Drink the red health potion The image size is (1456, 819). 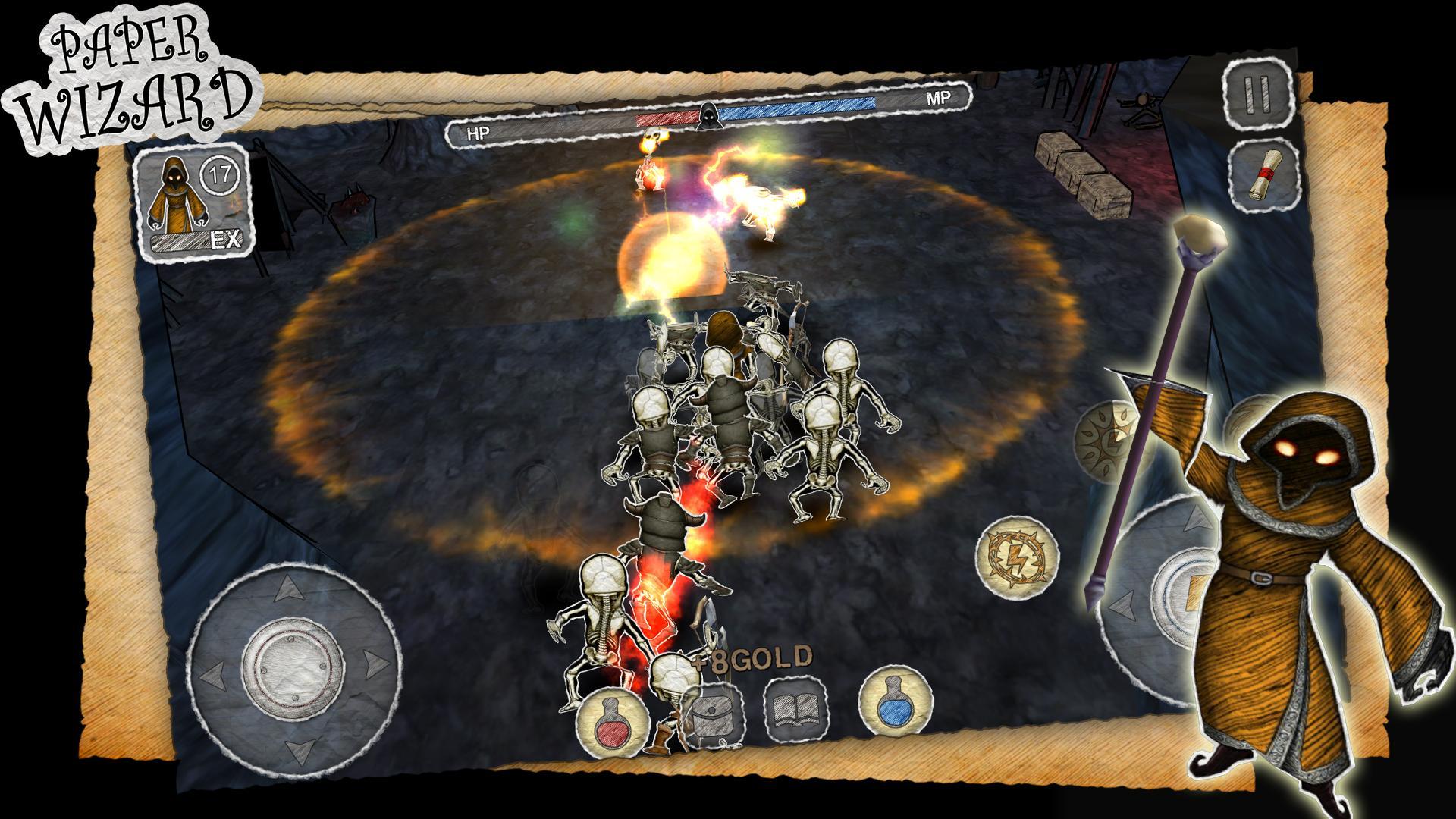tap(612, 721)
